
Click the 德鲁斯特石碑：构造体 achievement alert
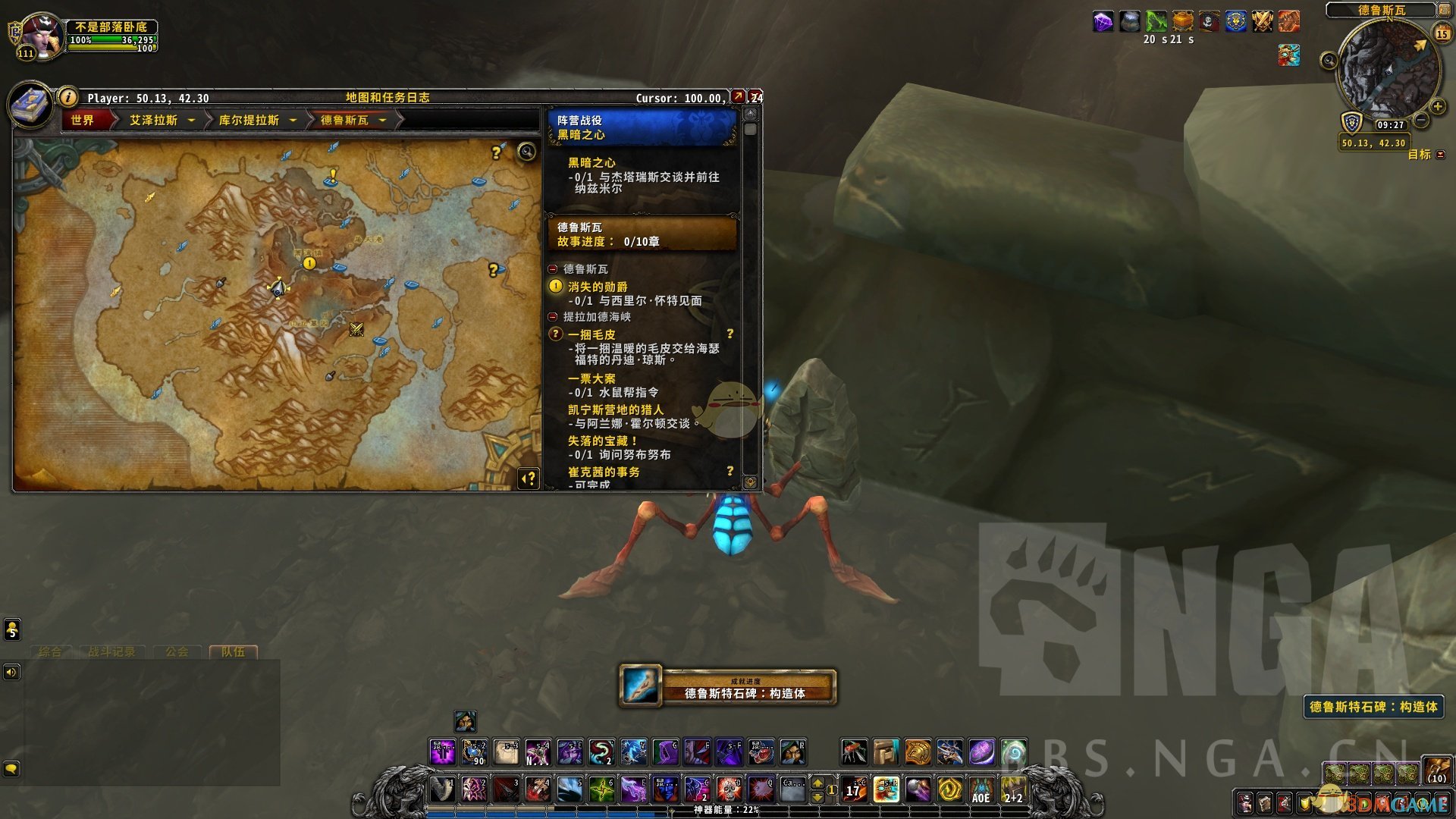pyautogui.click(x=728, y=686)
